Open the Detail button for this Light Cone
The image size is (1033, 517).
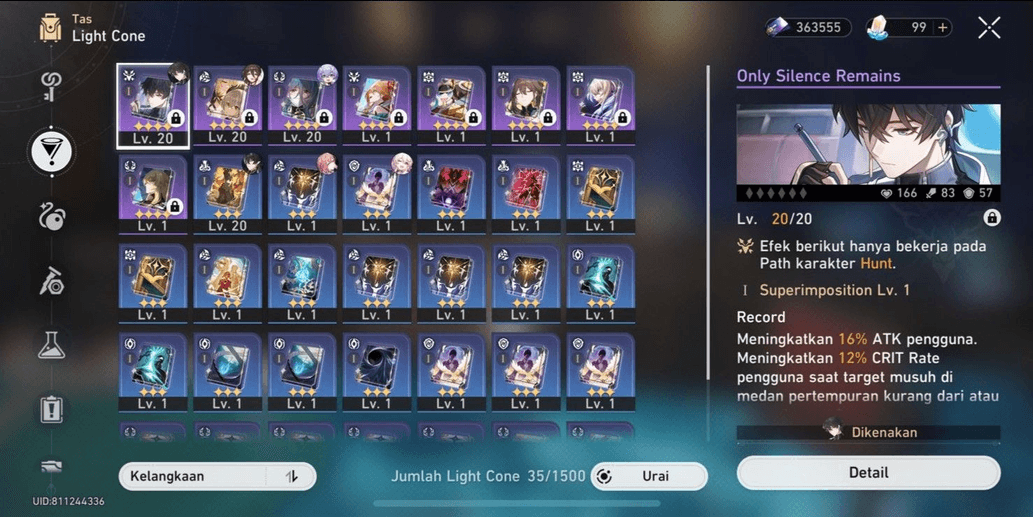(868, 472)
